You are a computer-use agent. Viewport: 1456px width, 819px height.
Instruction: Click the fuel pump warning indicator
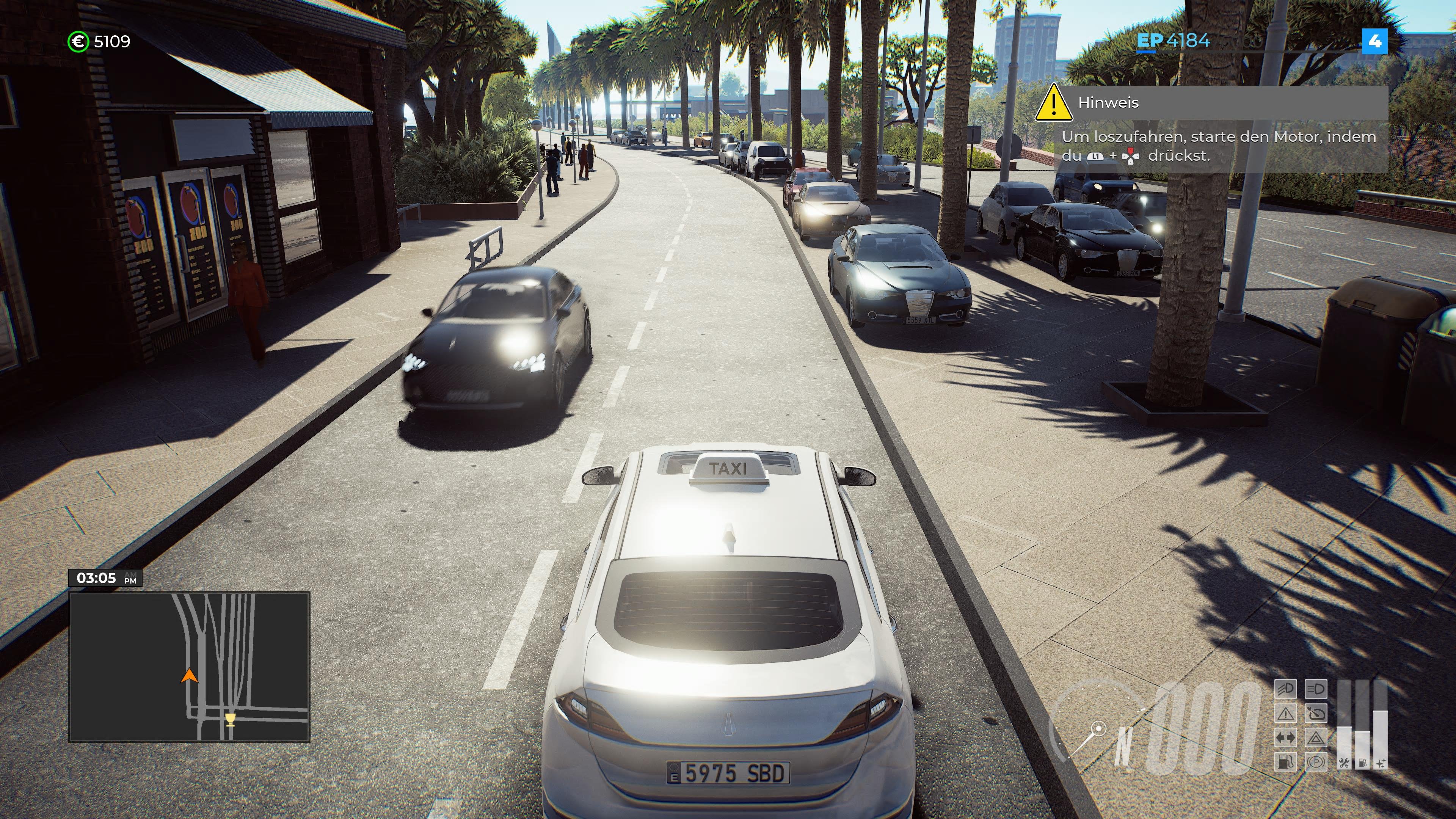1286,761
